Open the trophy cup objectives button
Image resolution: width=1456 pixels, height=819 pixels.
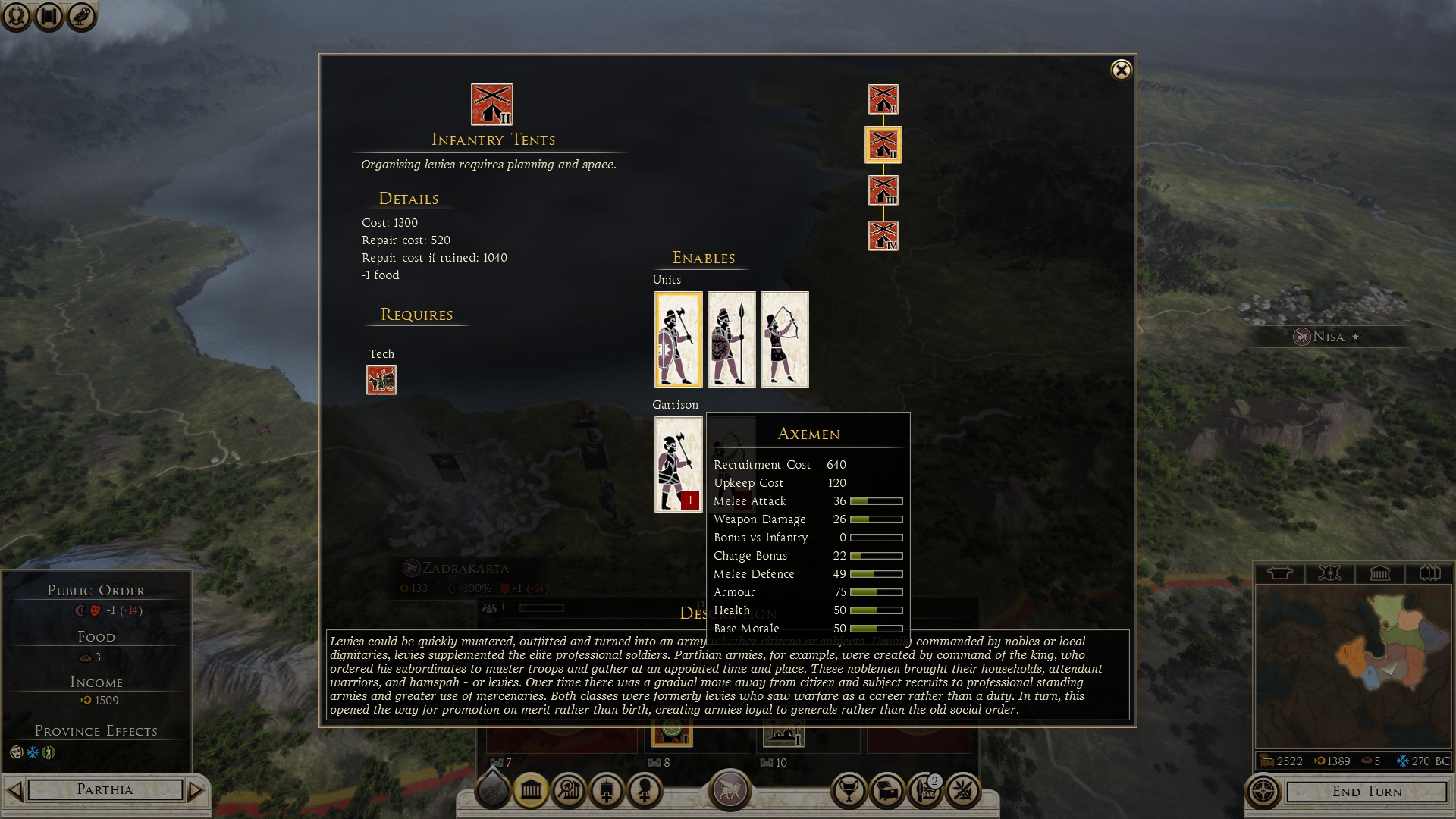[x=849, y=792]
